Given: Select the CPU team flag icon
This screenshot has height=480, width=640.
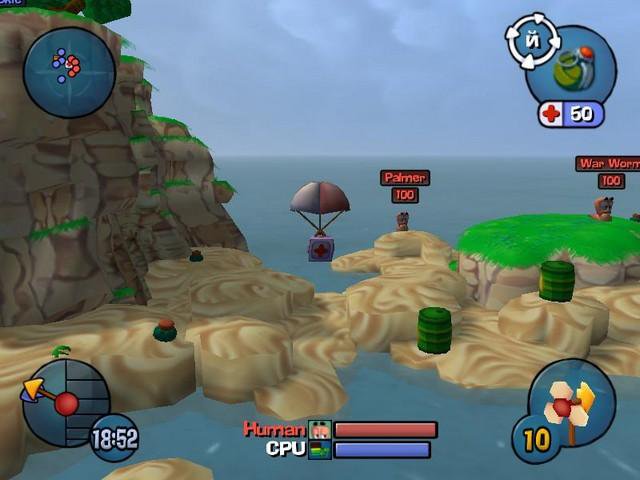Looking at the screenshot, I should coord(320,449).
